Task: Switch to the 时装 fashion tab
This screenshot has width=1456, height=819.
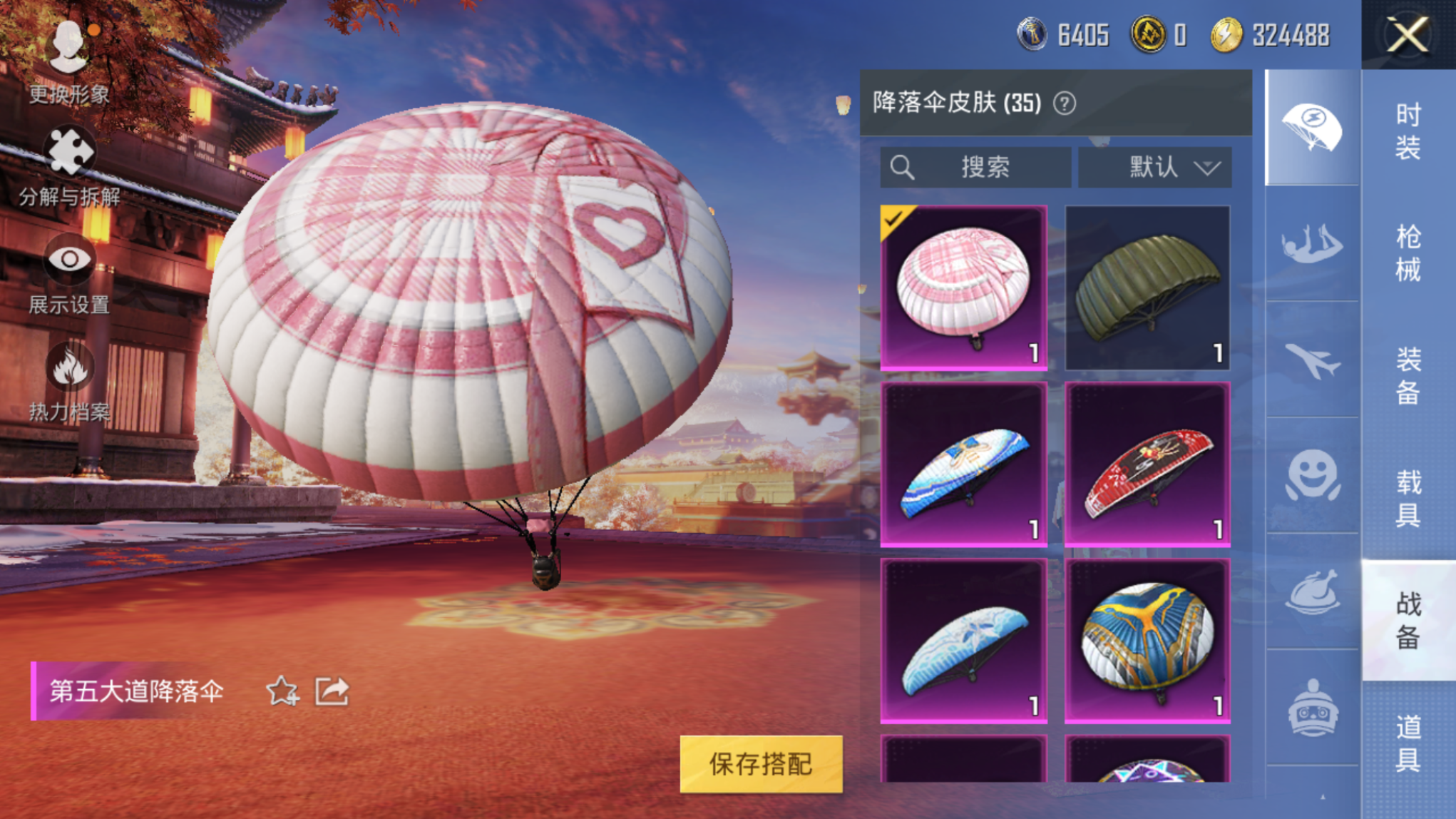Action: tap(1408, 131)
